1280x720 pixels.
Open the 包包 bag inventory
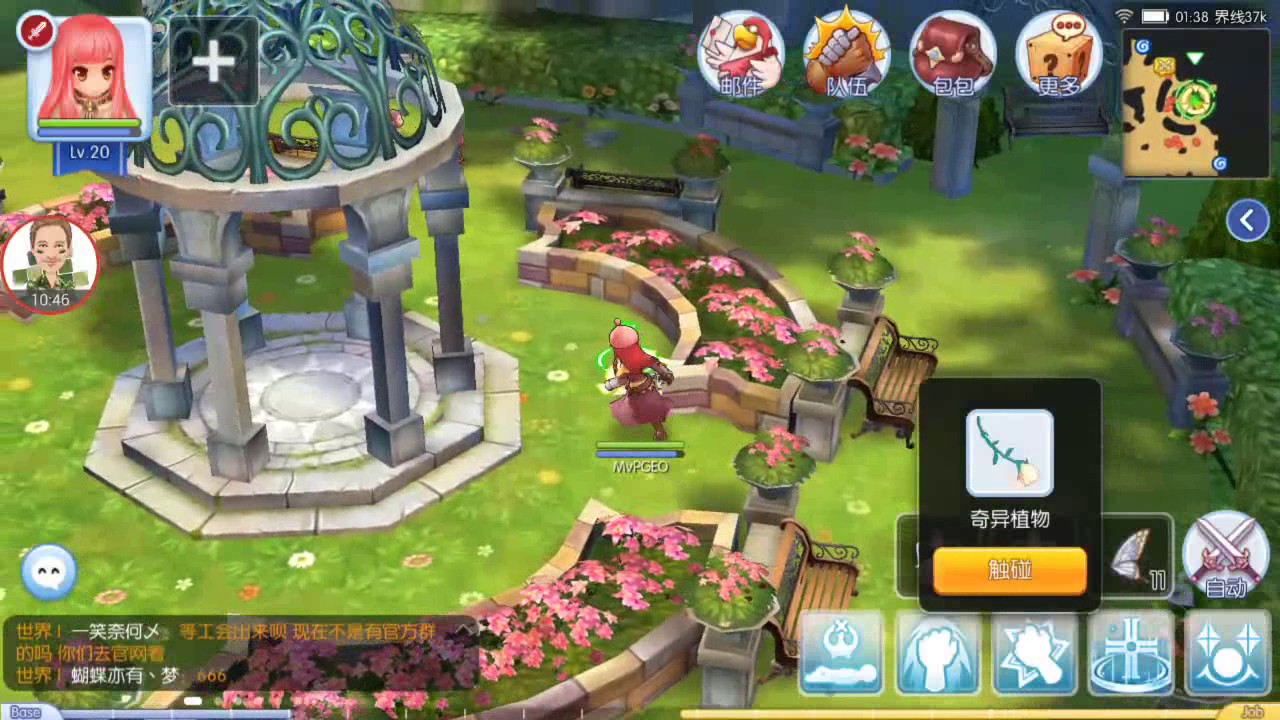tap(952, 54)
